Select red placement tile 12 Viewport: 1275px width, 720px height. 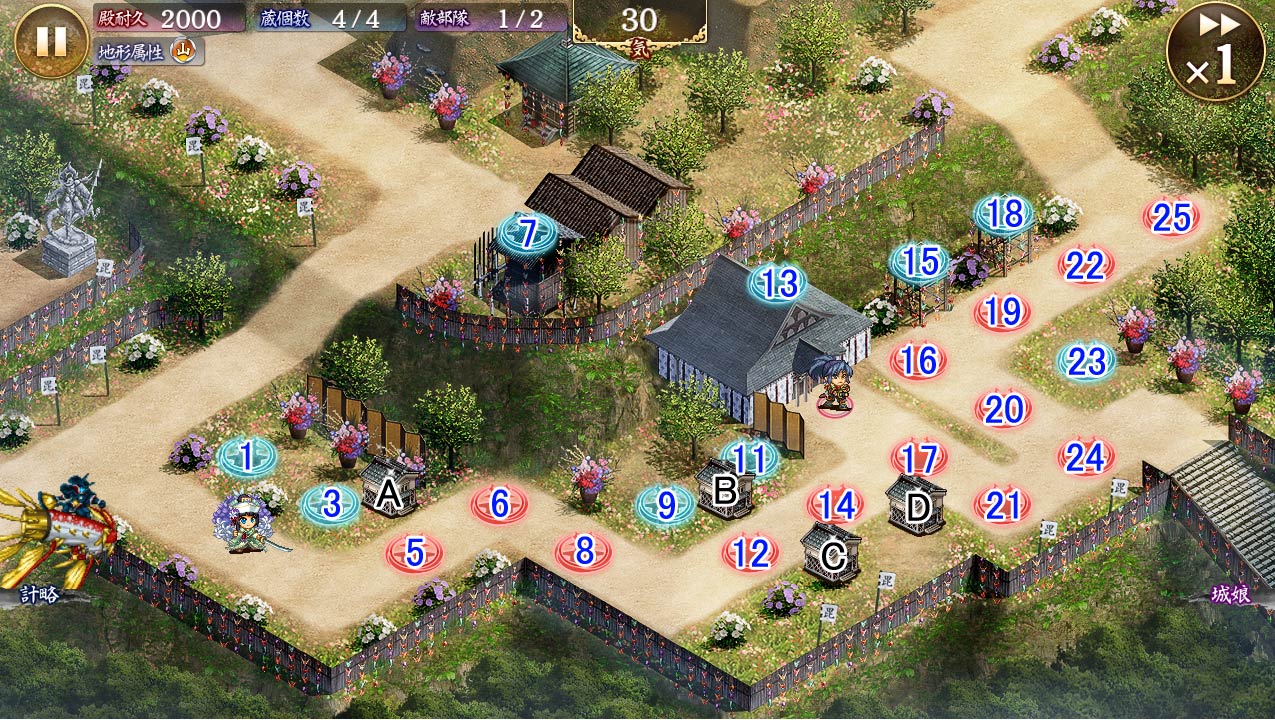tap(750, 552)
